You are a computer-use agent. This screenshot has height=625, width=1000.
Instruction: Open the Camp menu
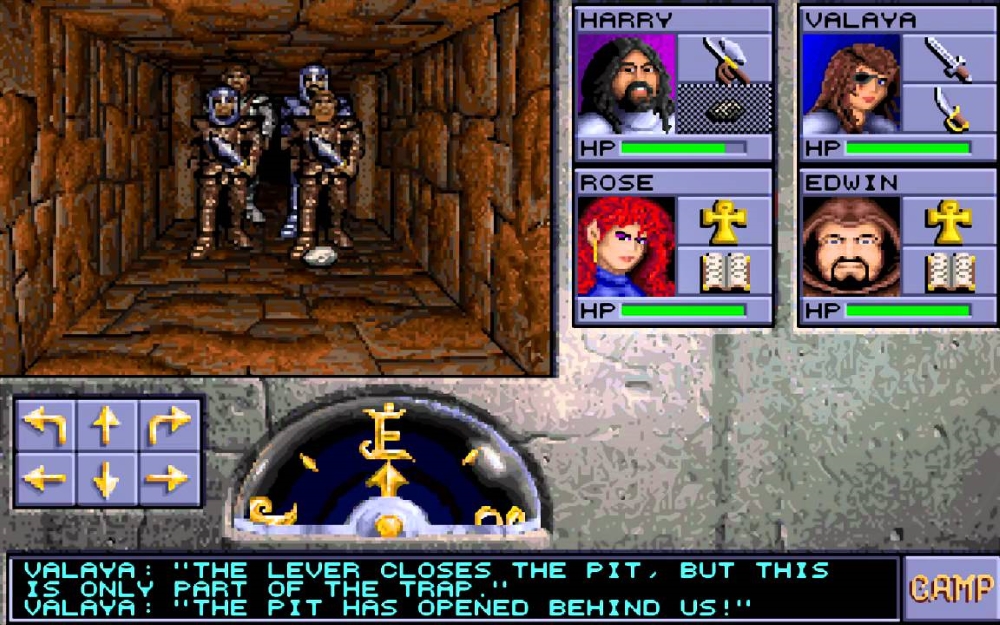tap(950, 589)
